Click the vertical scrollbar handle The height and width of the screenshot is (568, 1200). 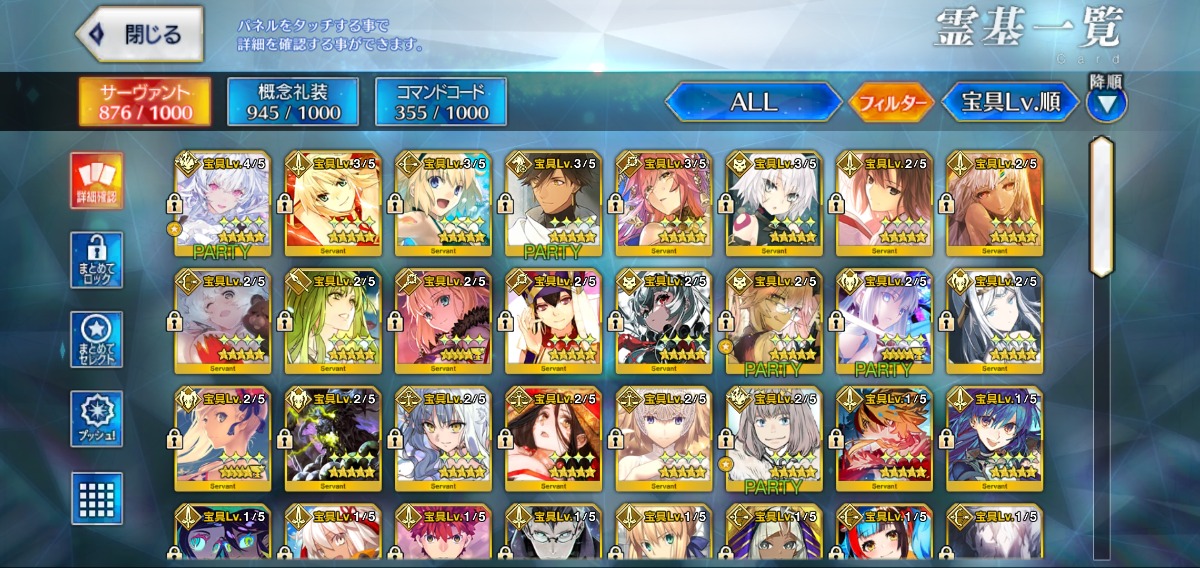1102,206
